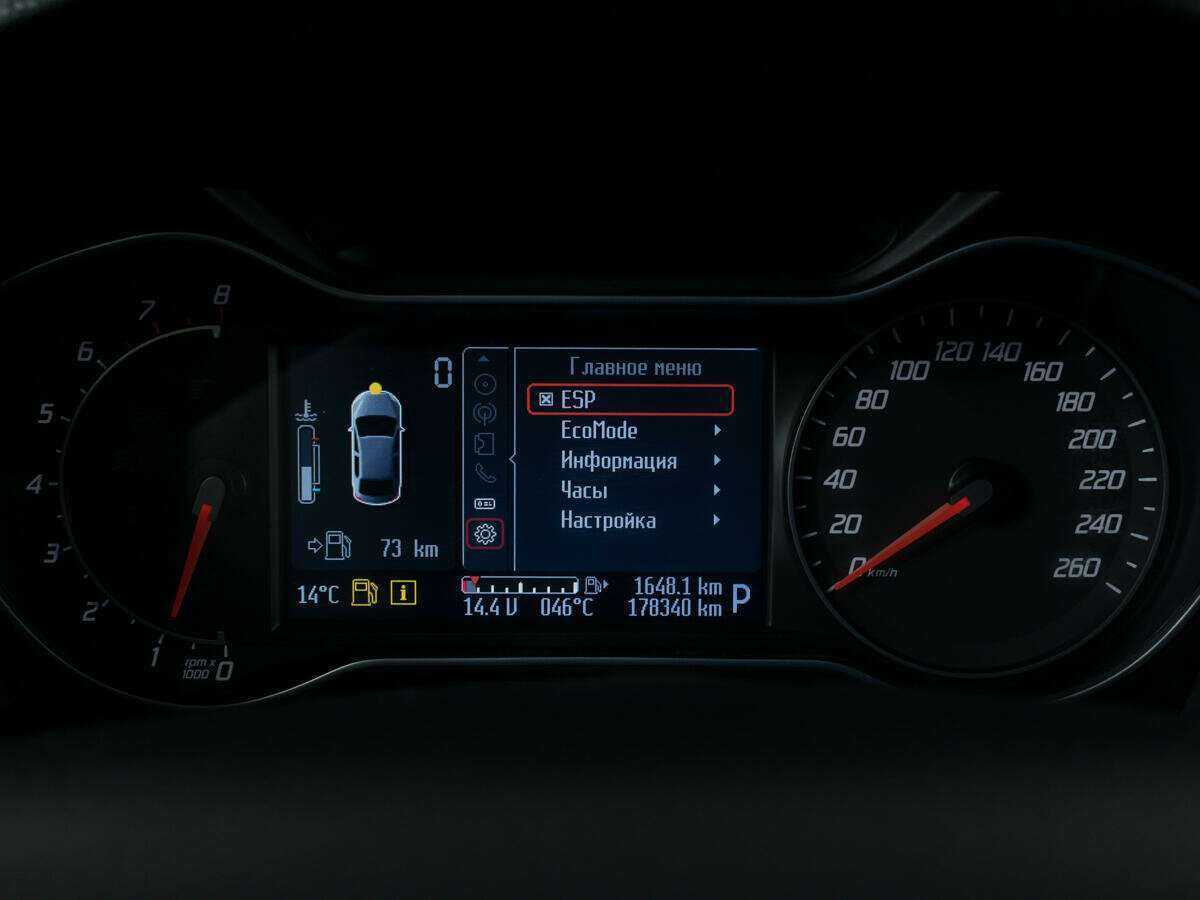Viewport: 1200px width, 900px height.
Task: Click the up arrow above sidebar icons
Action: click(485, 358)
